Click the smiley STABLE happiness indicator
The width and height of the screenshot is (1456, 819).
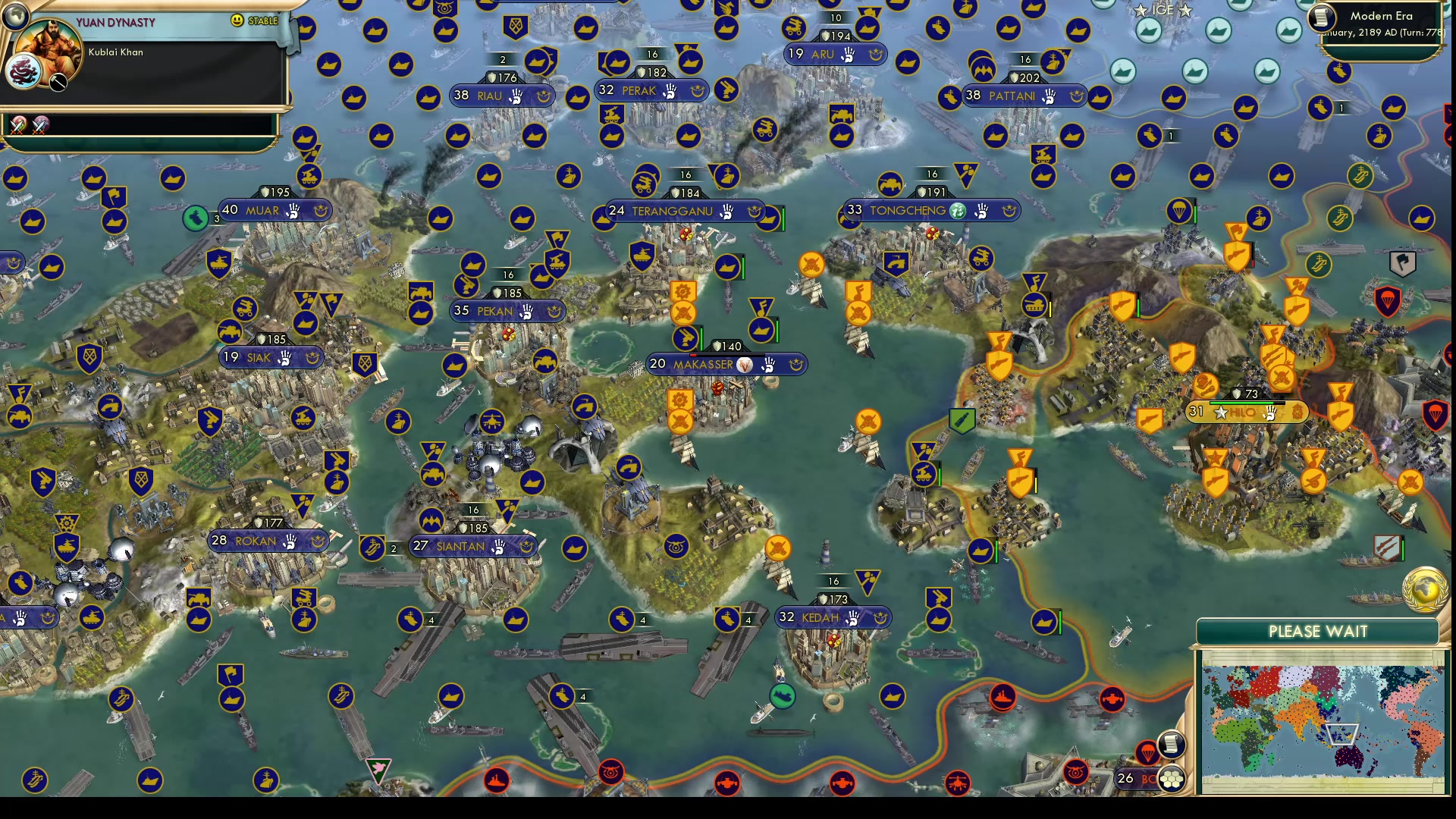[x=237, y=21]
